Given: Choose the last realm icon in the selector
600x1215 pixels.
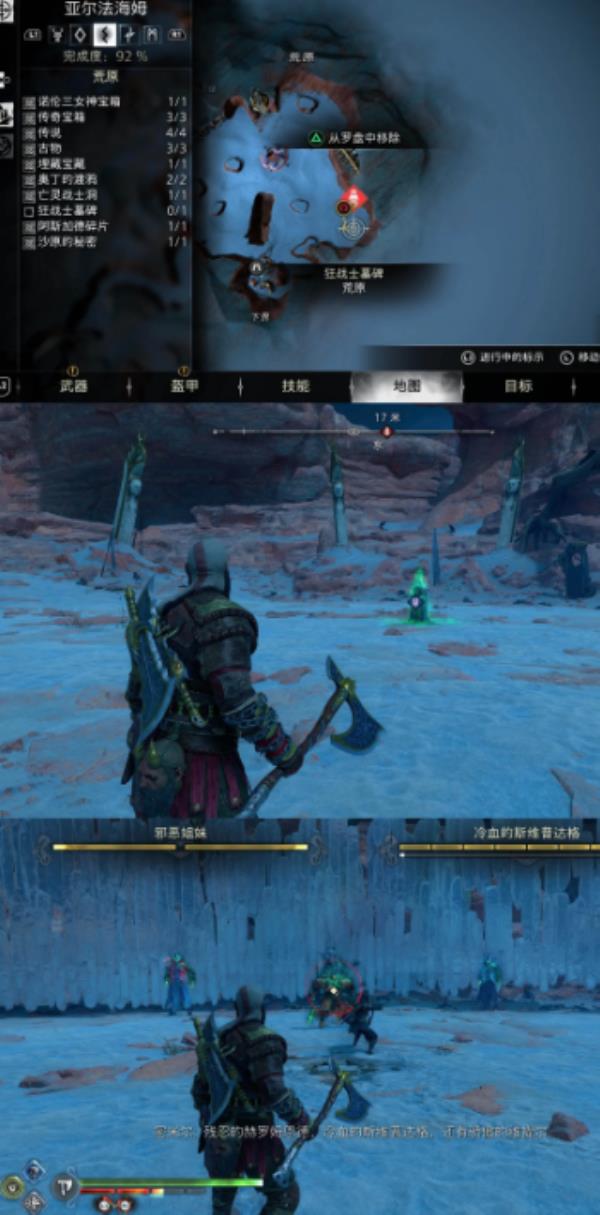Looking at the screenshot, I should tap(151, 35).
